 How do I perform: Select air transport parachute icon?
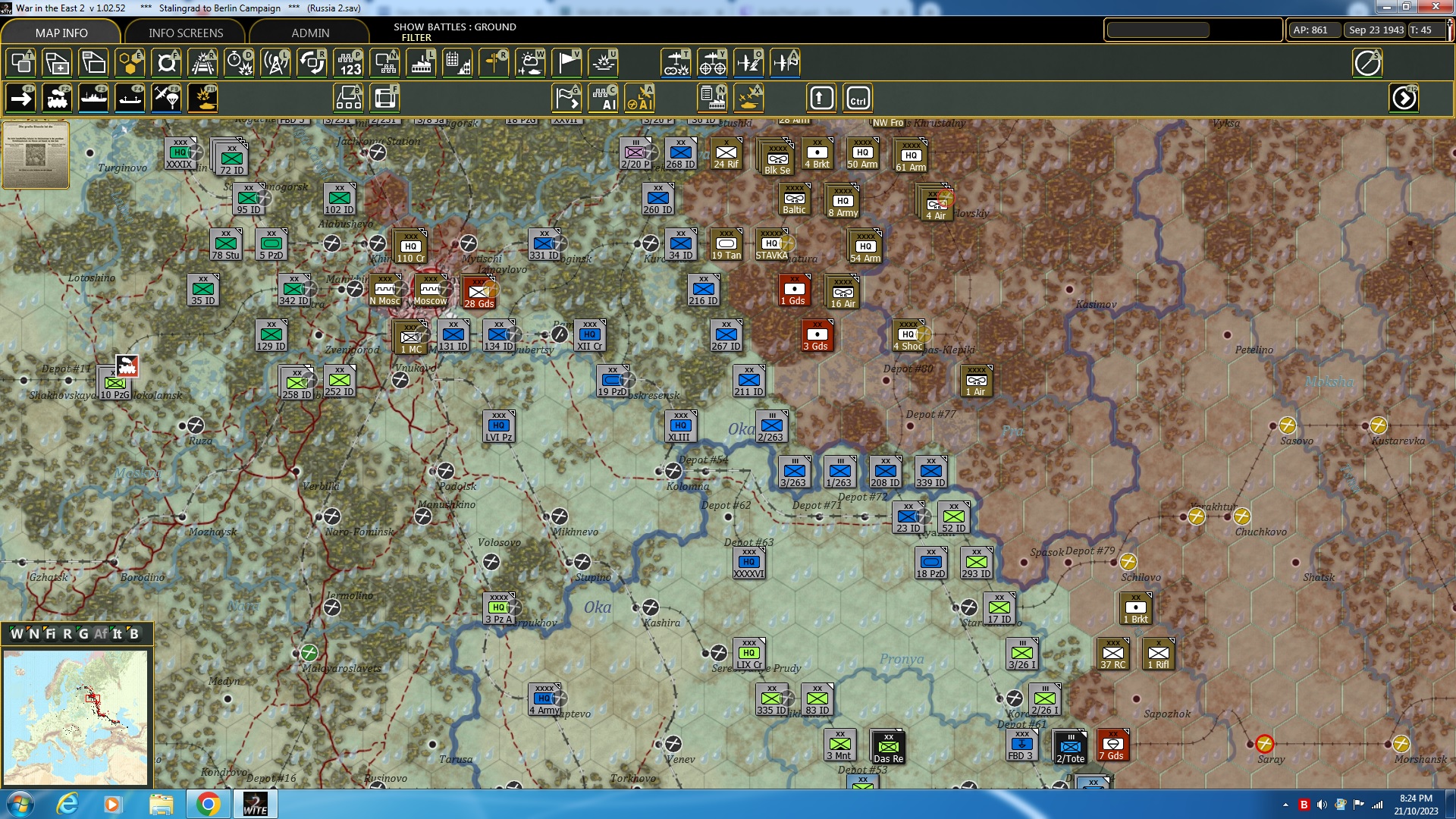pyautogui.click(x=166, y=98)
